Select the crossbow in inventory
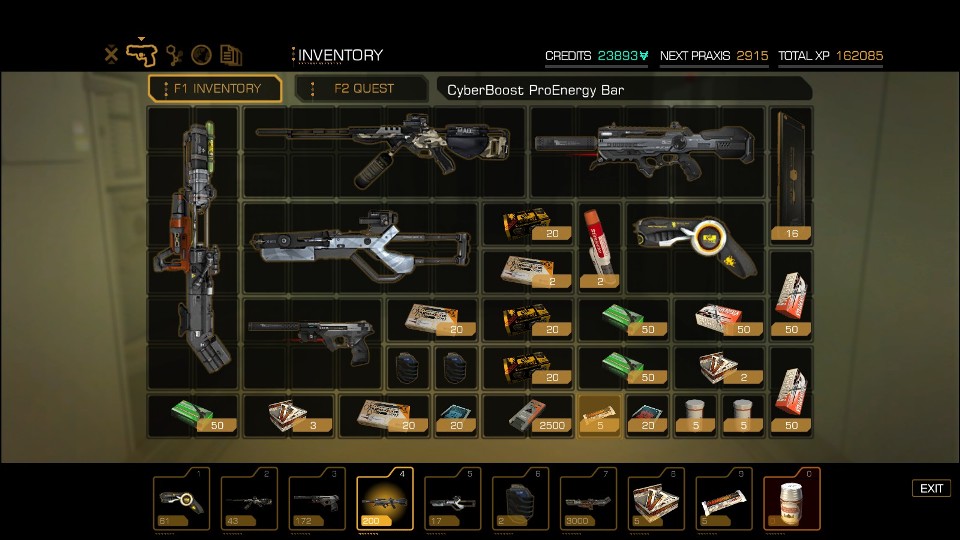This screenshot has width=960, height=540. coord(360,241)
